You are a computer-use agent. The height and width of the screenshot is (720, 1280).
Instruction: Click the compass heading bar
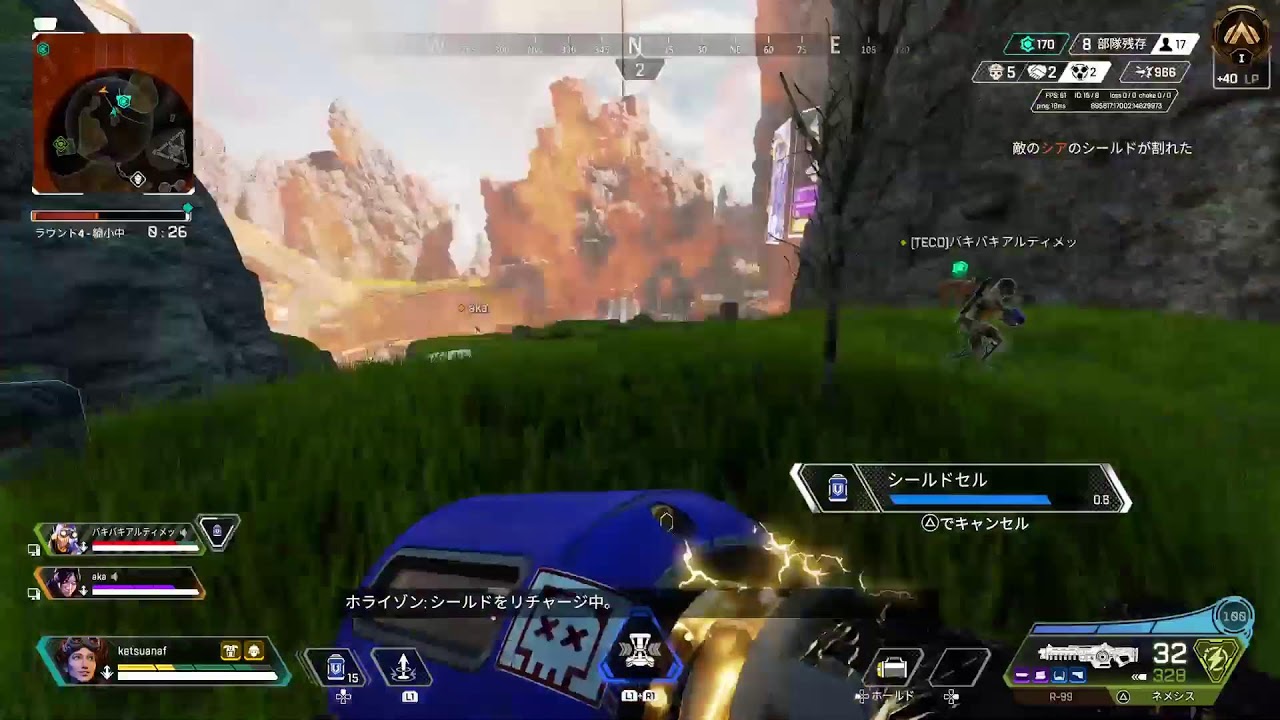(x=636, y=46)
